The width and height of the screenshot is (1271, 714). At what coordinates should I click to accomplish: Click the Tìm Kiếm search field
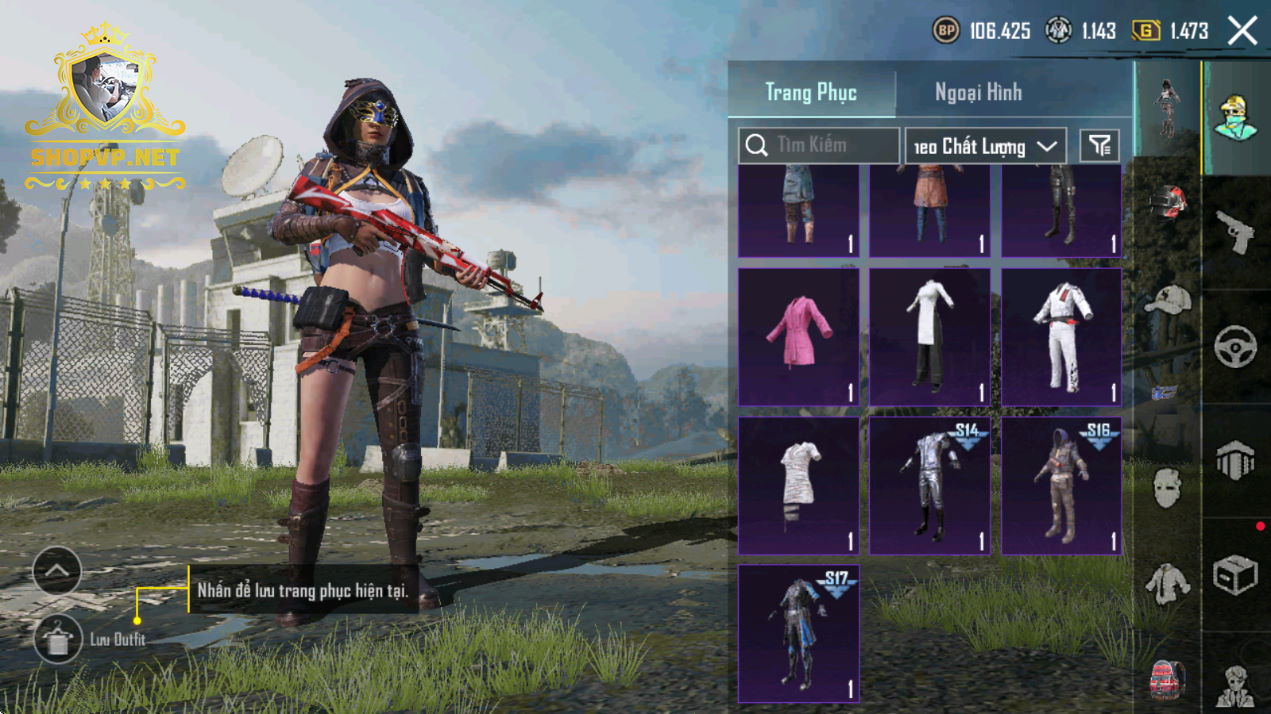tap(819, 146)
